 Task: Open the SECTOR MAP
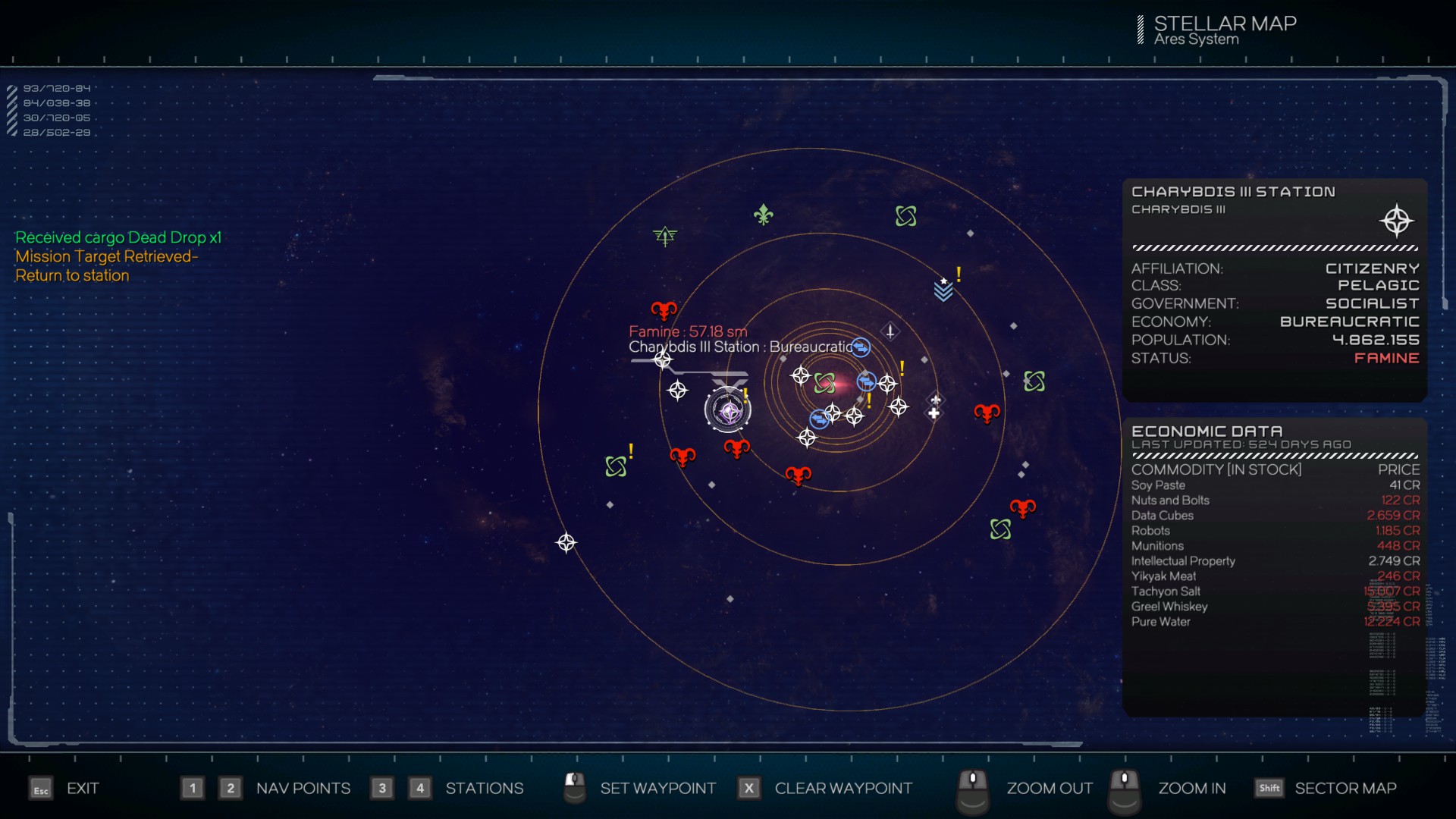[x=1345, y=789]
